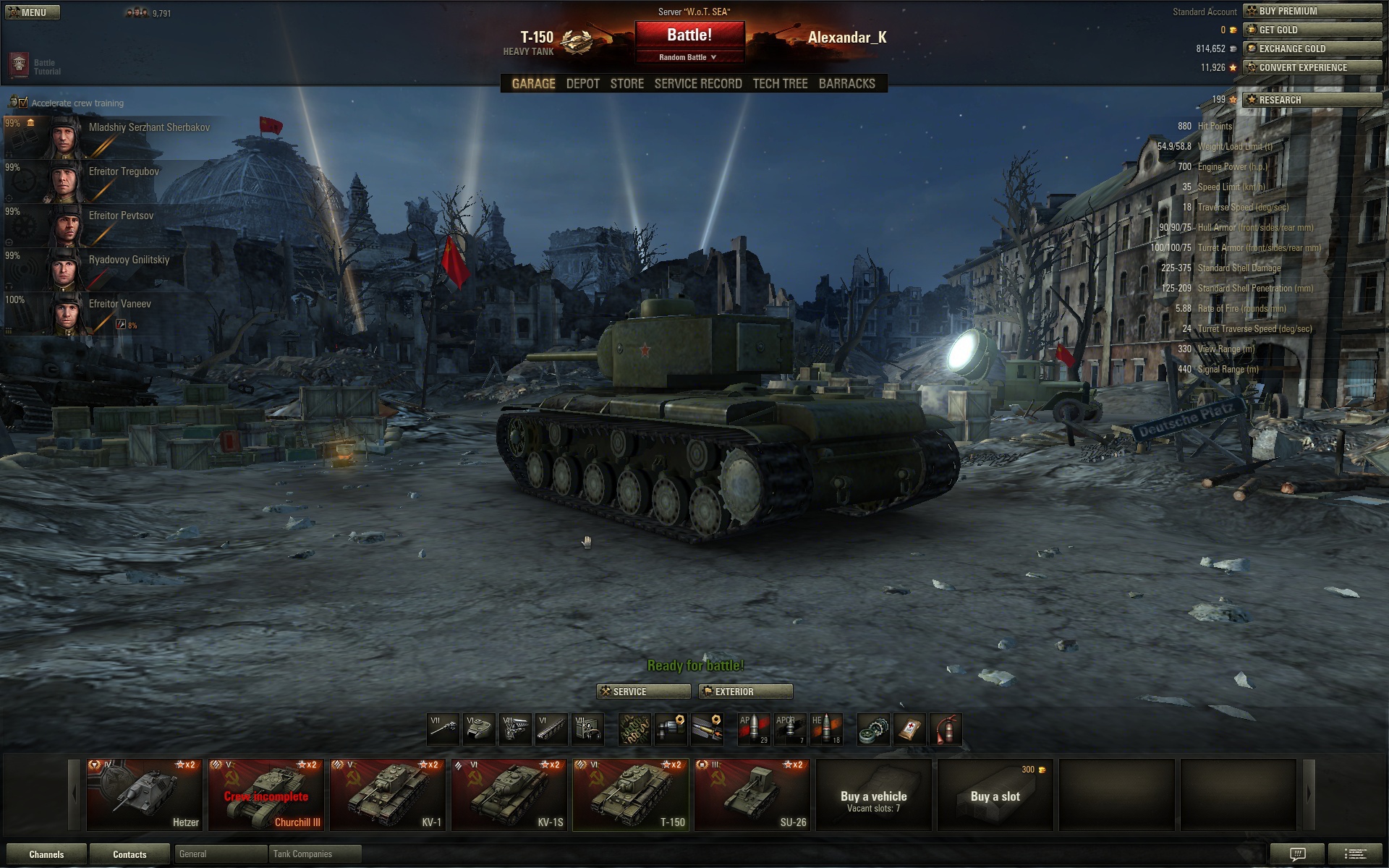1389x868 pixels.
Task: Toggle Accelerate crew training checkbox
Action: pos(23,103)
